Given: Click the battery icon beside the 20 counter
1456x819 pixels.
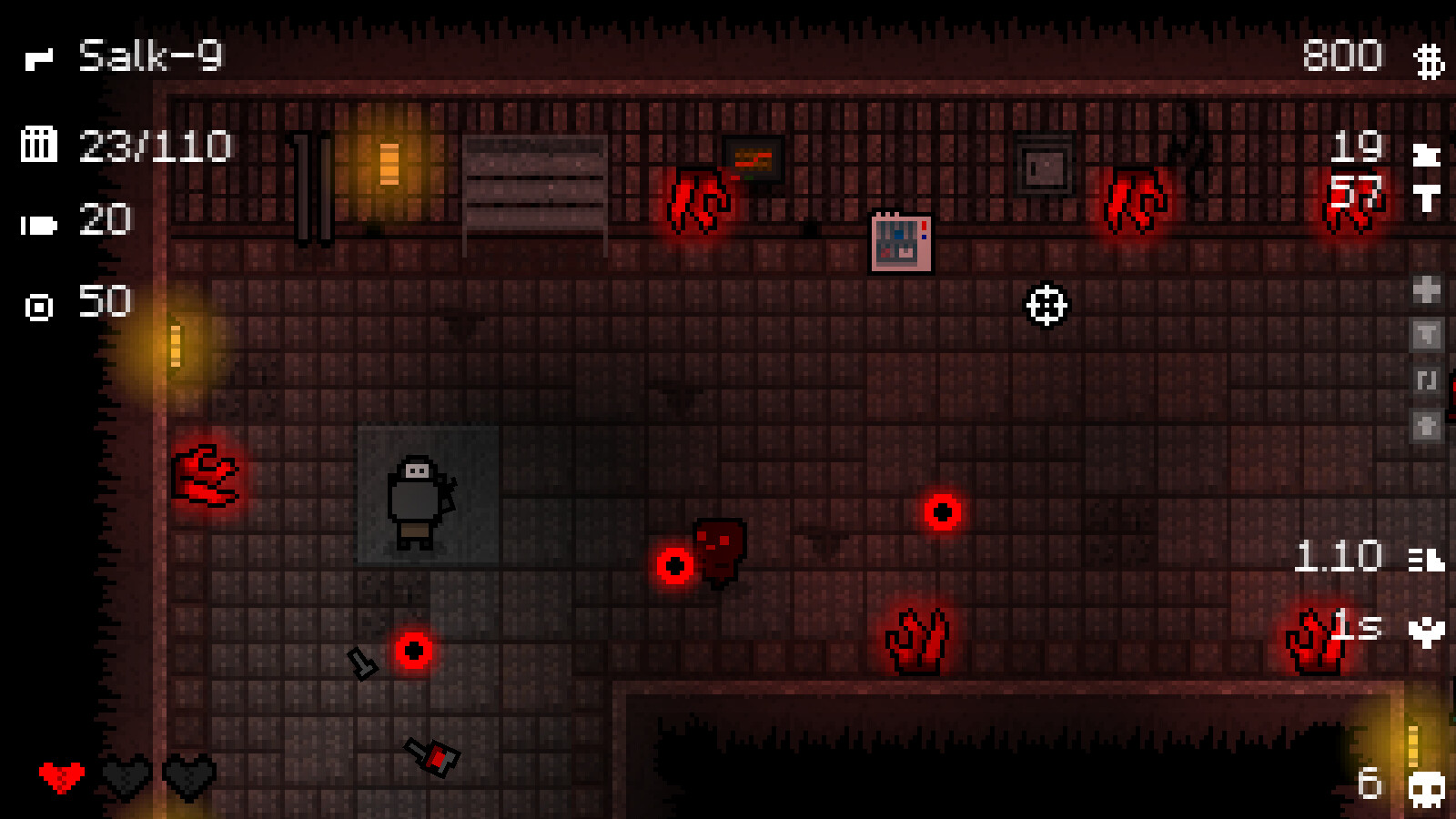Looking at the screenshot, I should pyautogui.click(x=40, y=222).
